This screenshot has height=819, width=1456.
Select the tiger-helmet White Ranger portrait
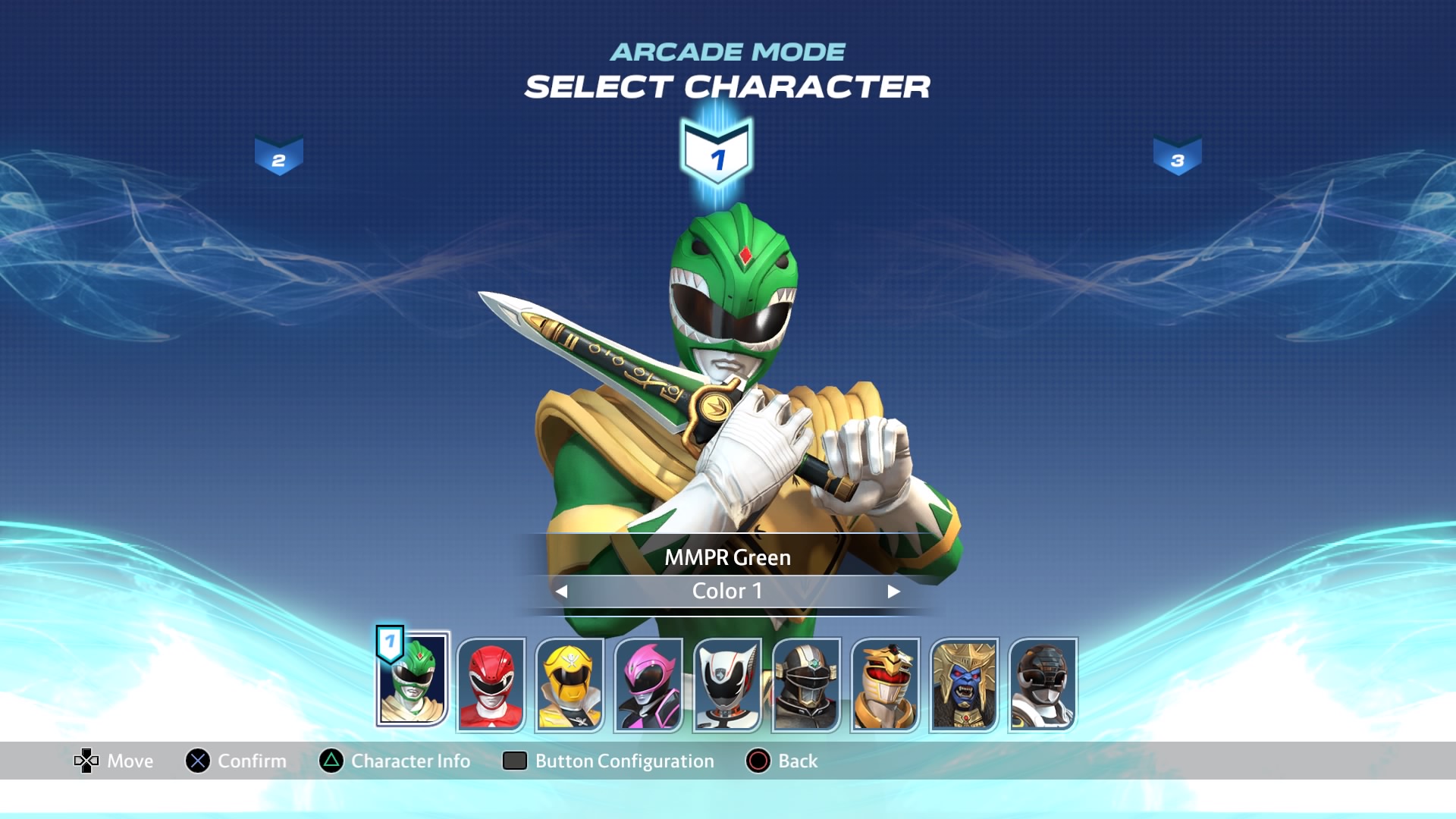pos(885,685)
